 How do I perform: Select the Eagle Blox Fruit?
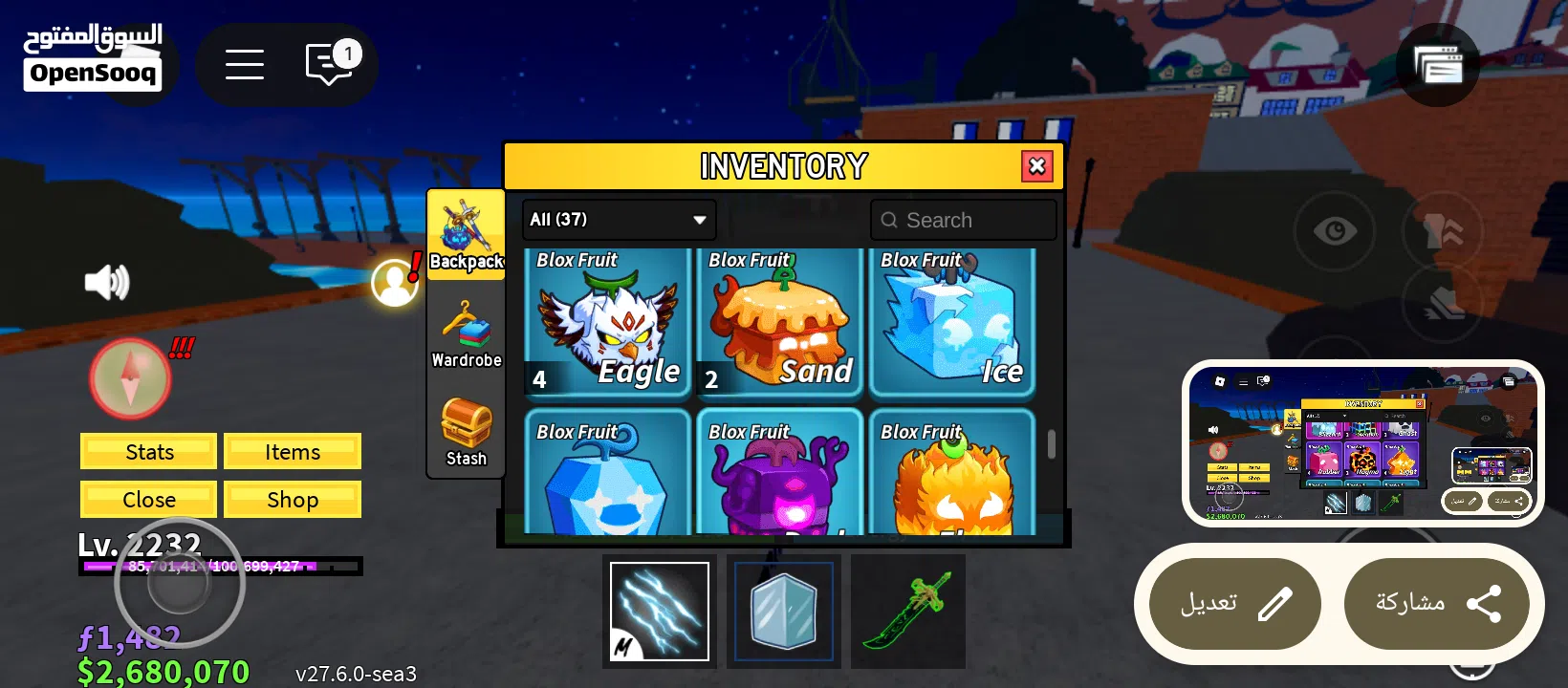pyautogui.click(x=607, y=323)
